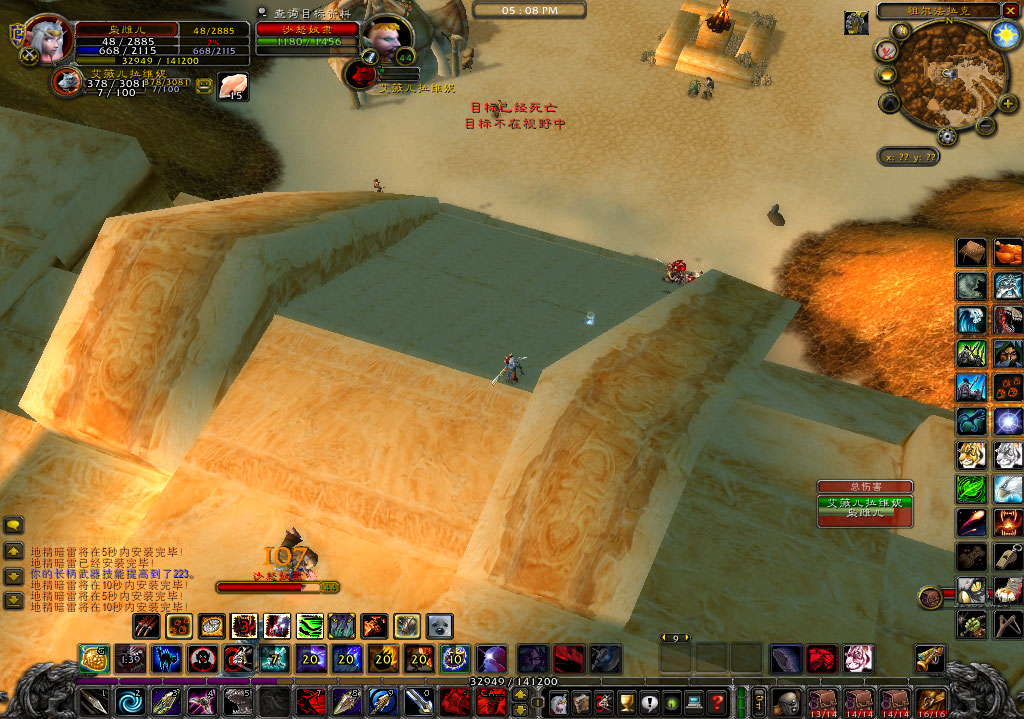Viewport: 1024px width, 719px height.
Task: Click the blue swirl ability on action bar
Action: coord(129,701)
